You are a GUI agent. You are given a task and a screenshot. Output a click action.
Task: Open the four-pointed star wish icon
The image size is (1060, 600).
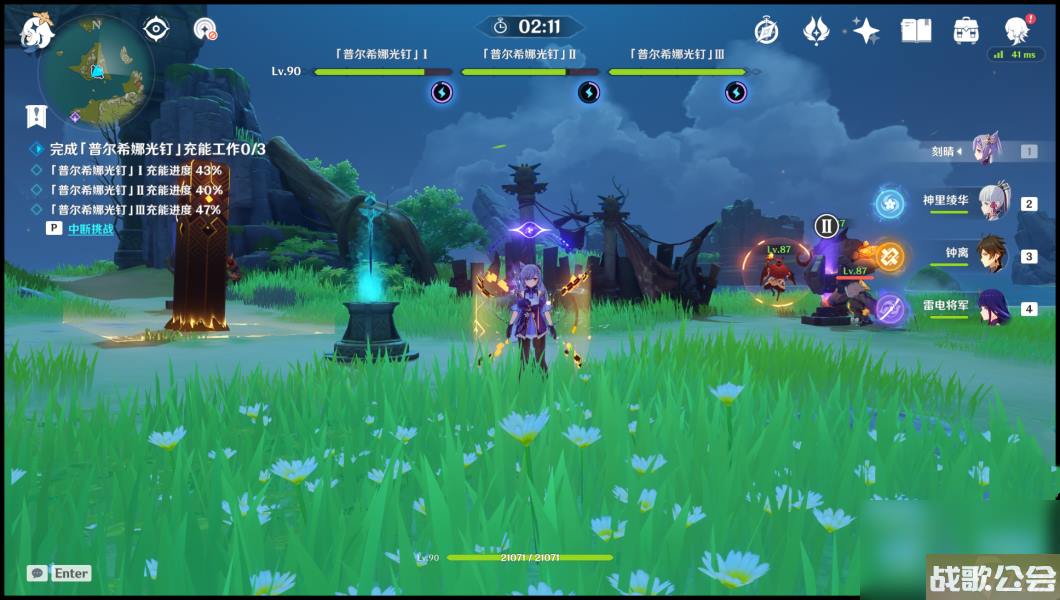(x=865, y=30)
